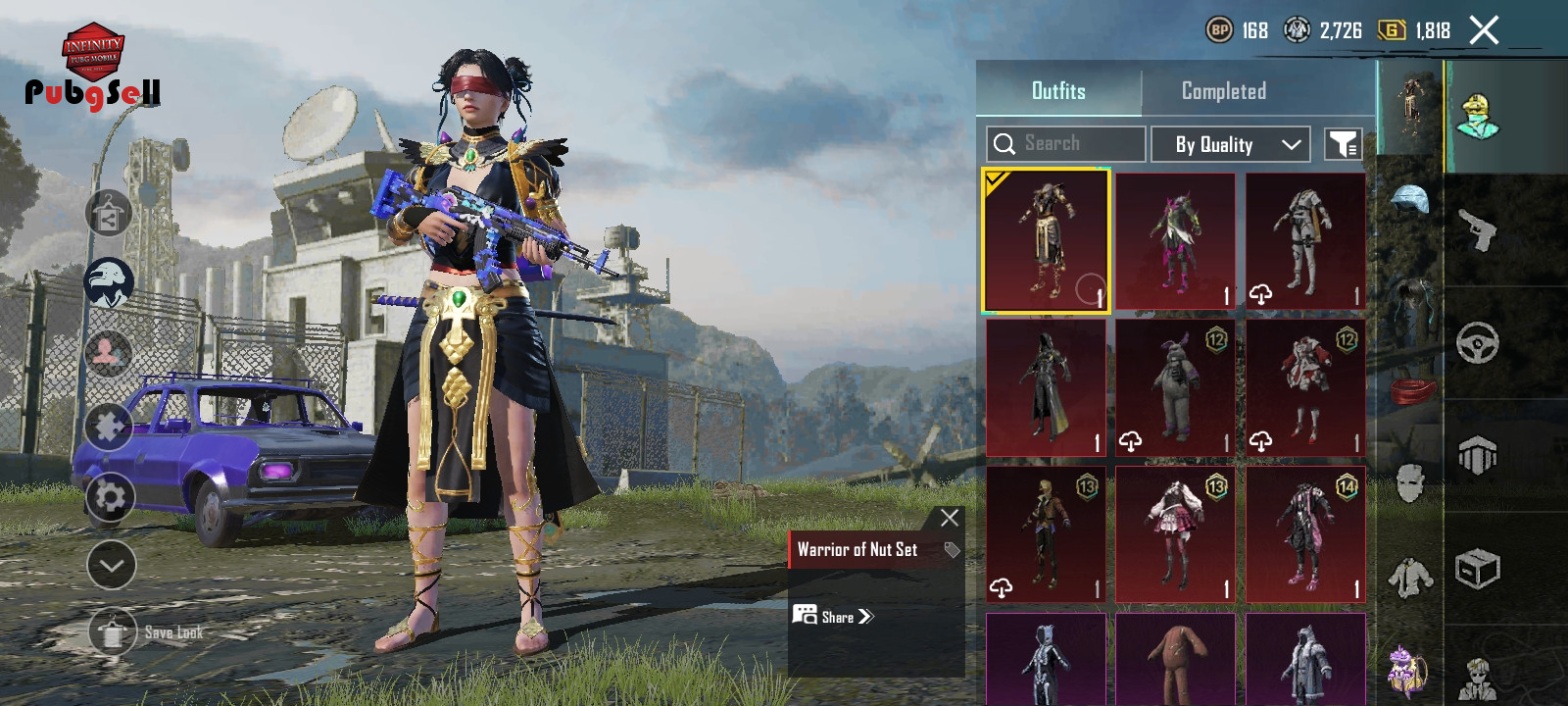
Task: Open the outfit filter options
Action: click(1343, 145)
